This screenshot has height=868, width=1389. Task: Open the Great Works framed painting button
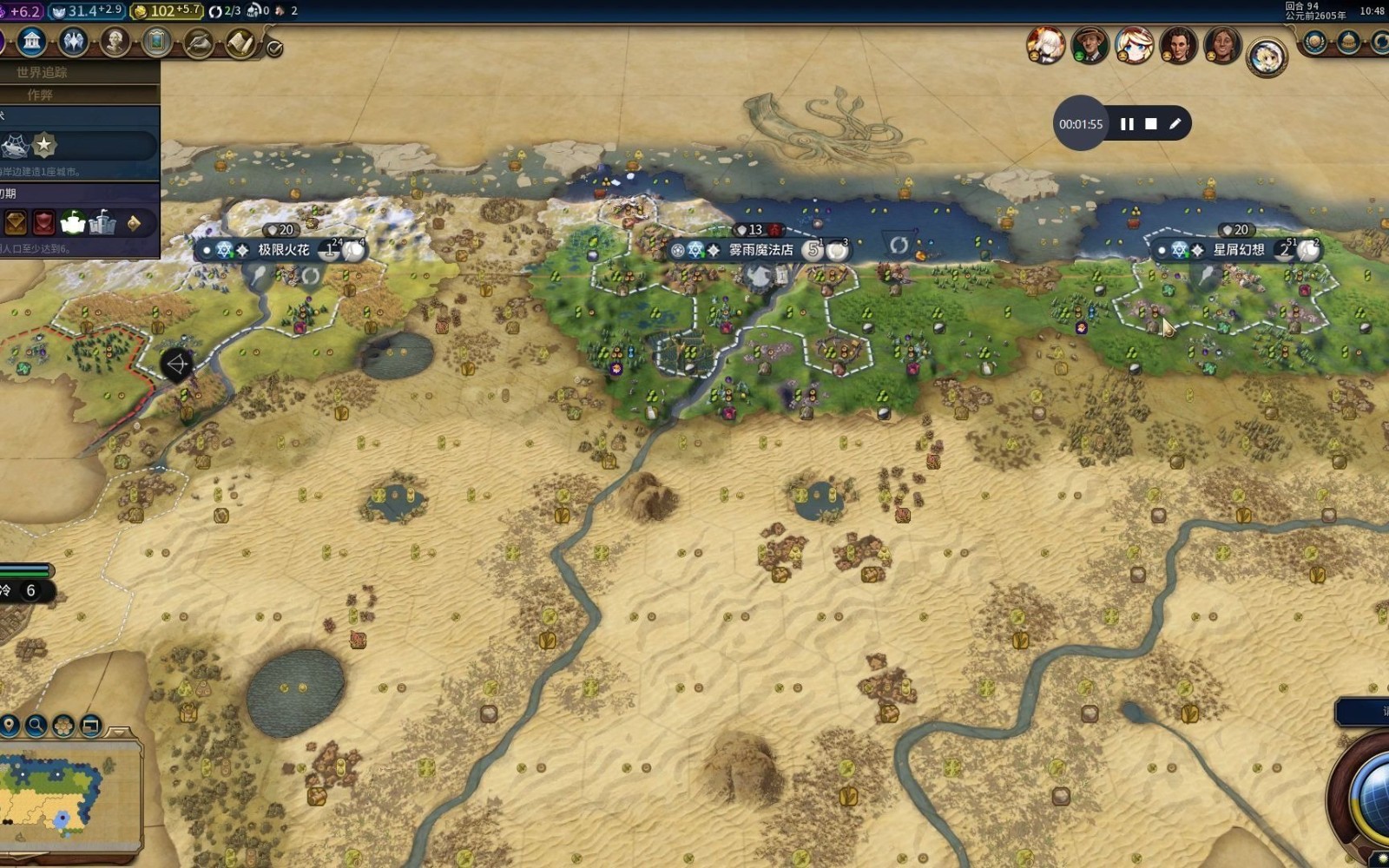pos(157,41)
